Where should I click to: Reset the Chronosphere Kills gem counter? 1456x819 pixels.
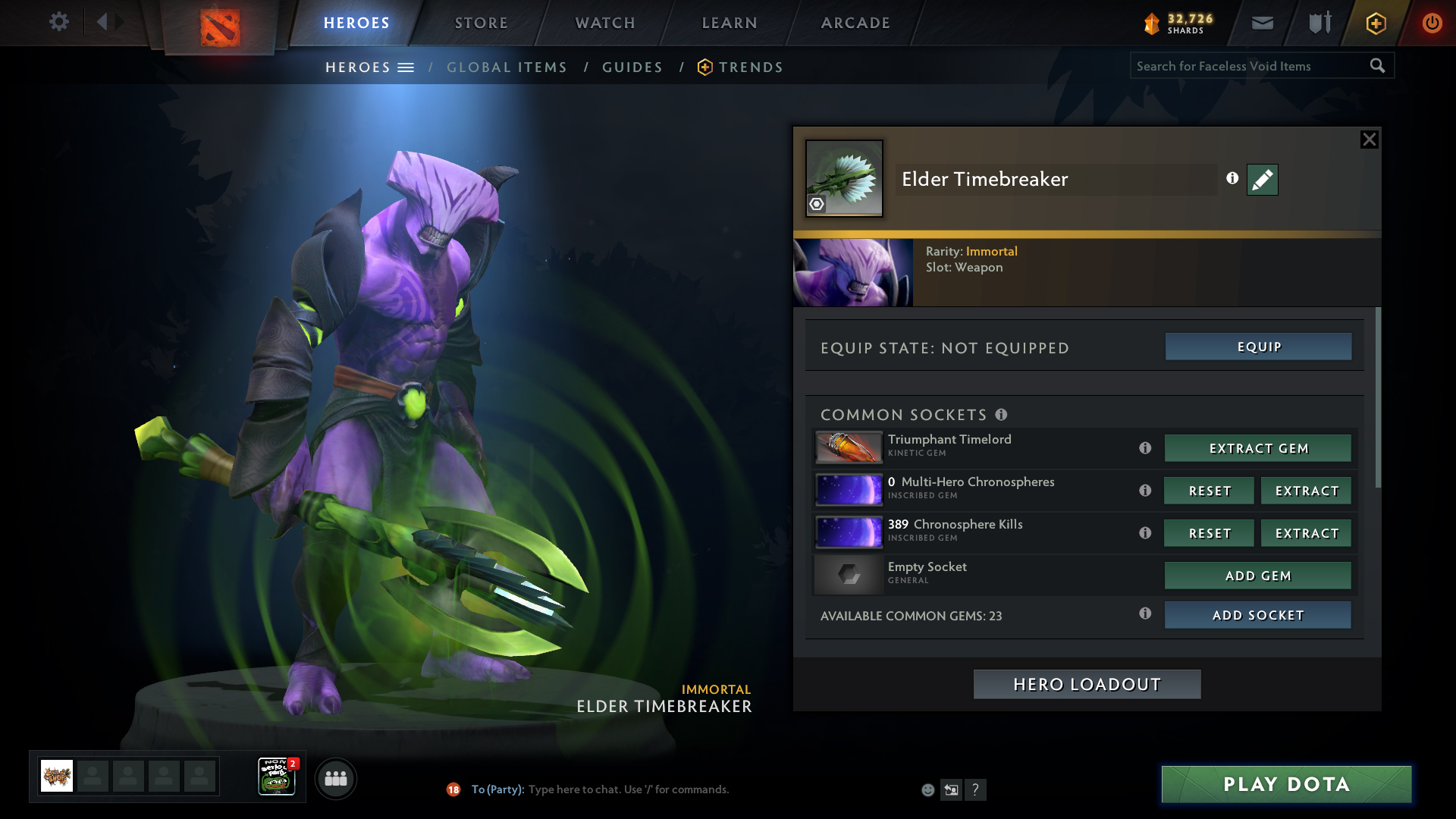1209,533
